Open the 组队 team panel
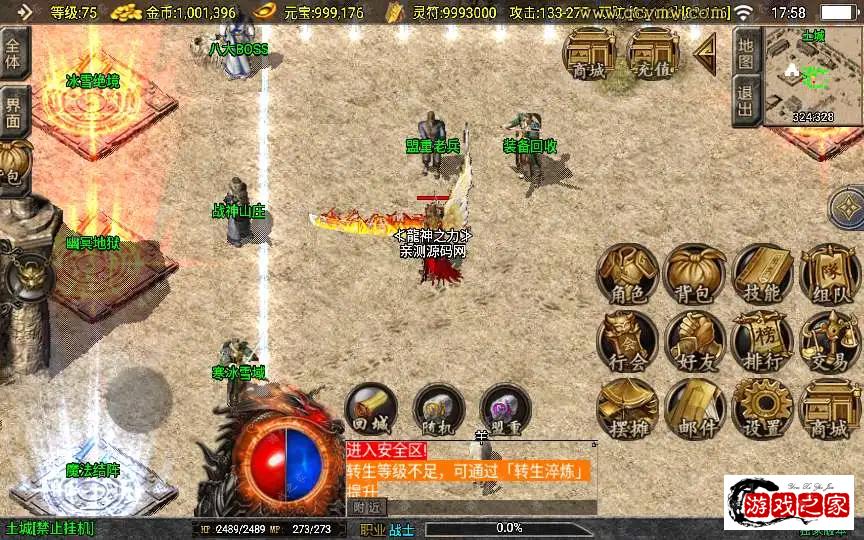Viewport: 864px width, 540px height. (830, 273)
